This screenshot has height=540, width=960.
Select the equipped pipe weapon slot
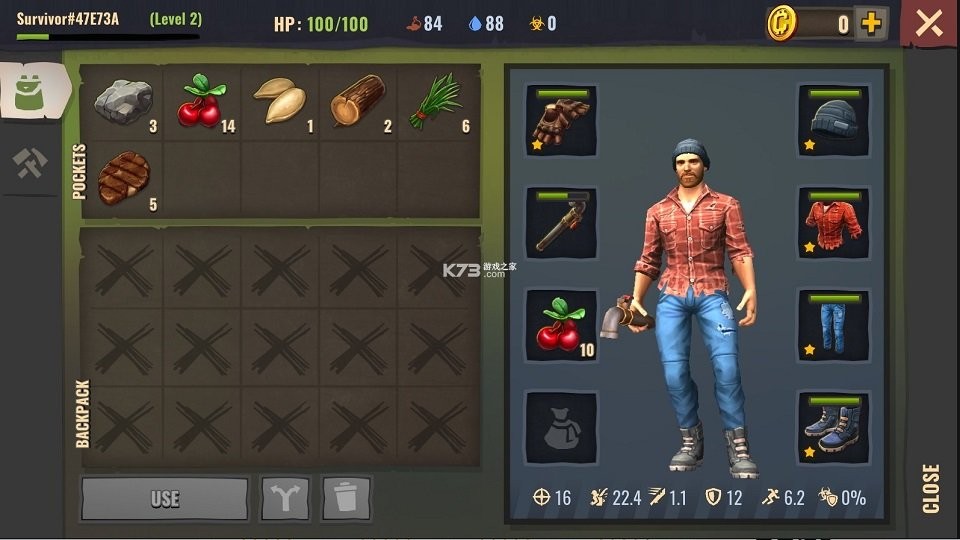coord(561,222)
